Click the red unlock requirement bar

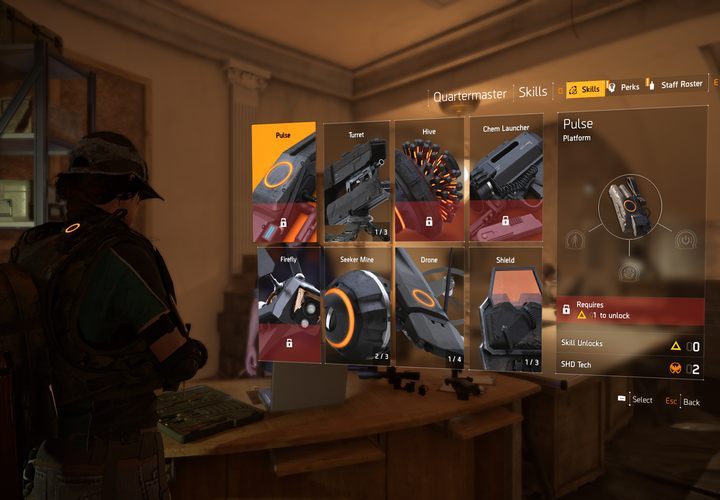pos(630,309)
